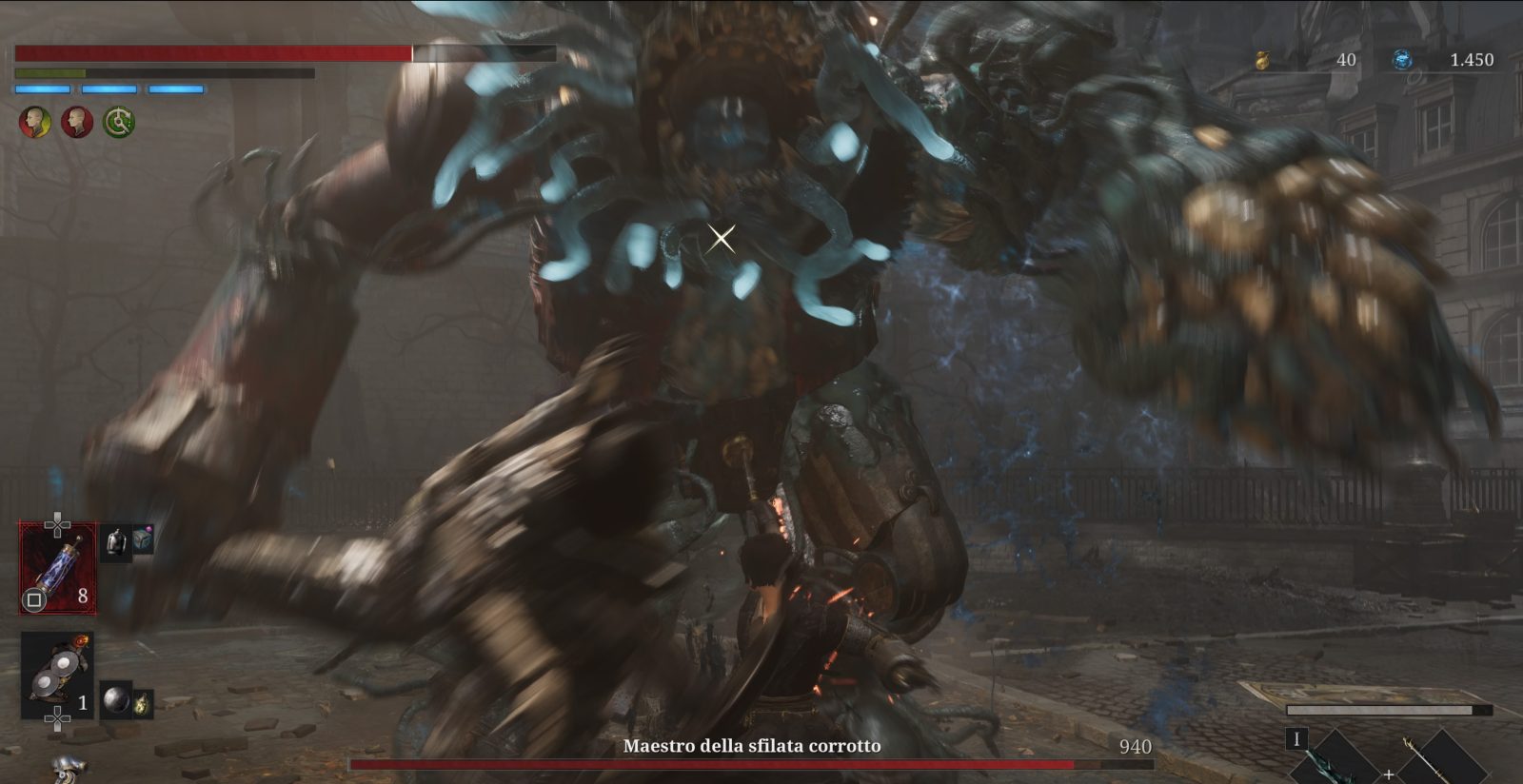Click the gold pouch icon near 40

[x=1264, y=60]
